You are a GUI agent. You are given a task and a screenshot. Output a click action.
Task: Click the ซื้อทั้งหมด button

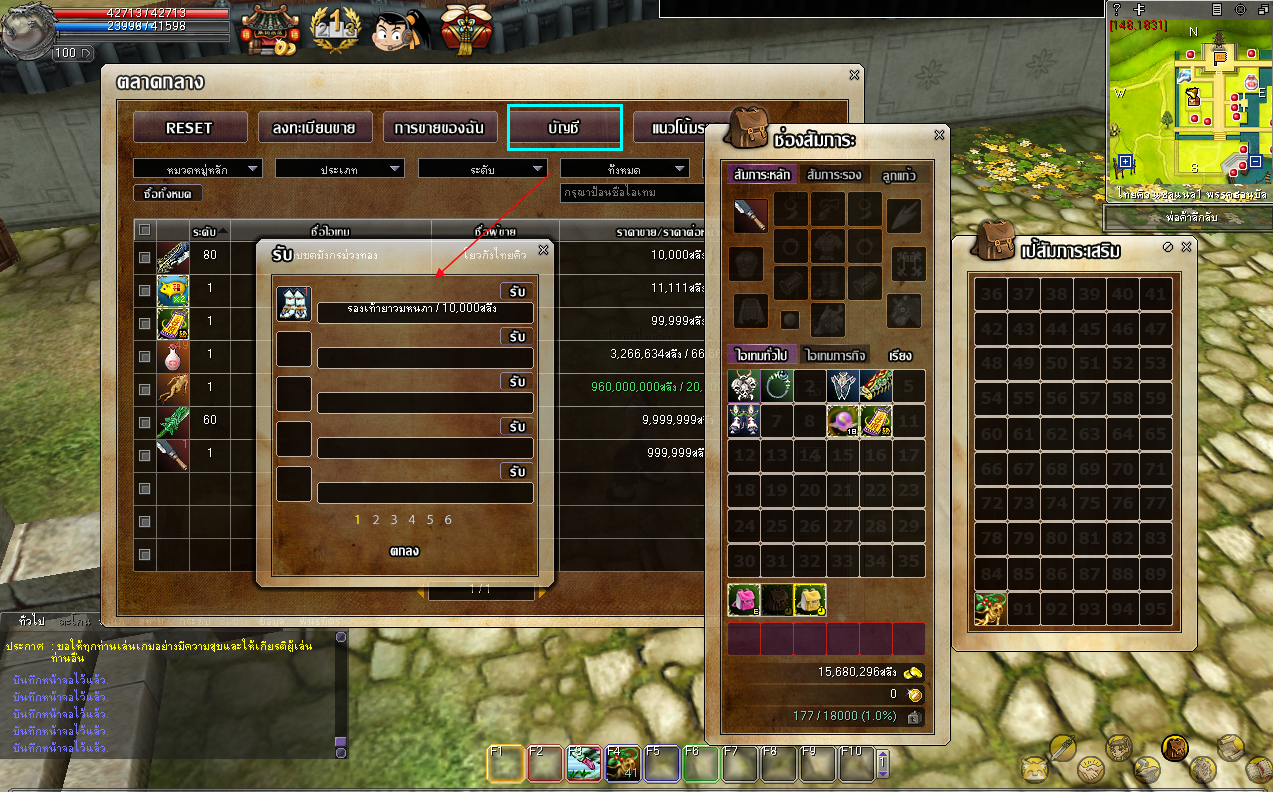click(x=168, y=193)
